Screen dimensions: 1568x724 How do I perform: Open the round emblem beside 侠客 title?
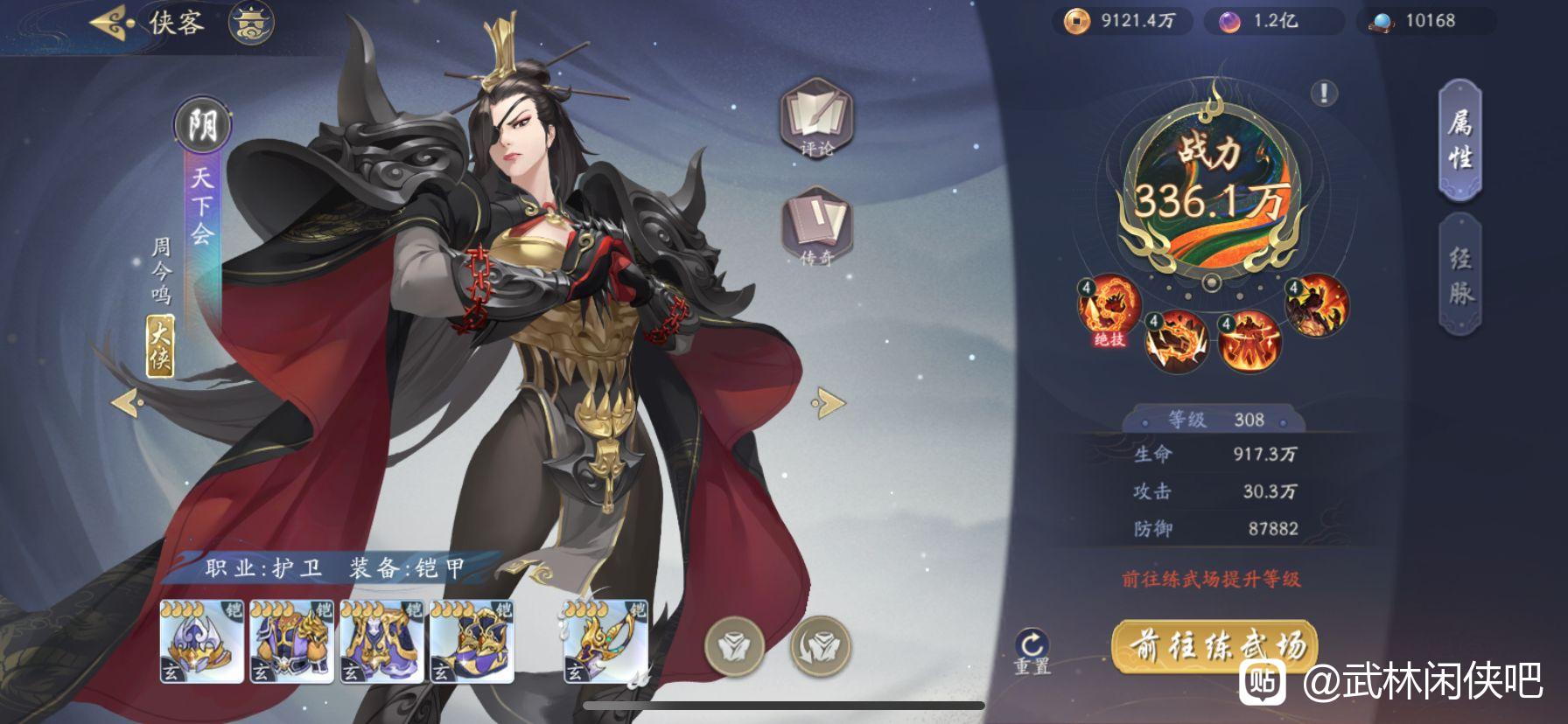(251, 23)
